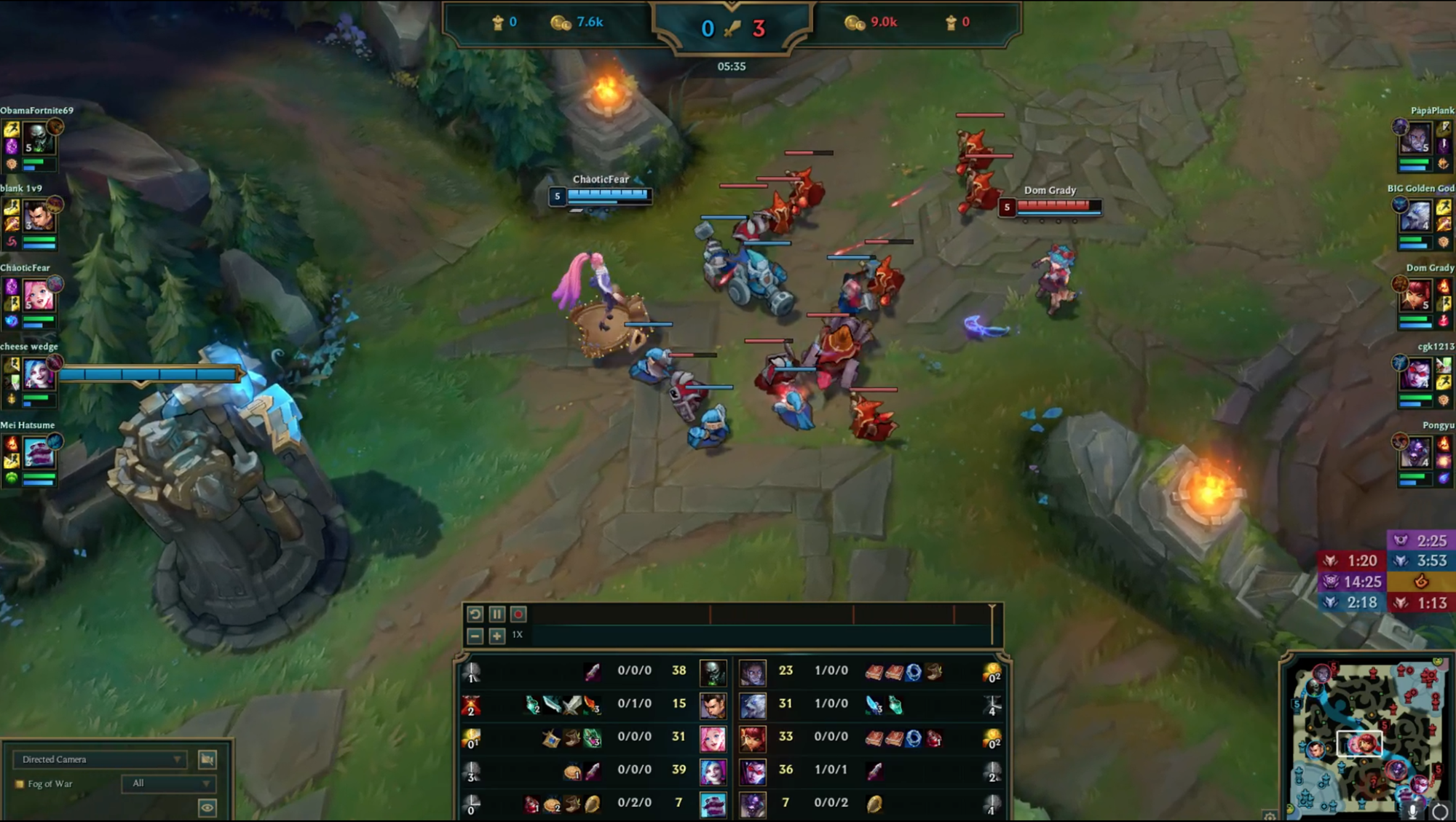Toggle the Fog of War checkbox
1456x822 pixels.
(x=20, y=783)
